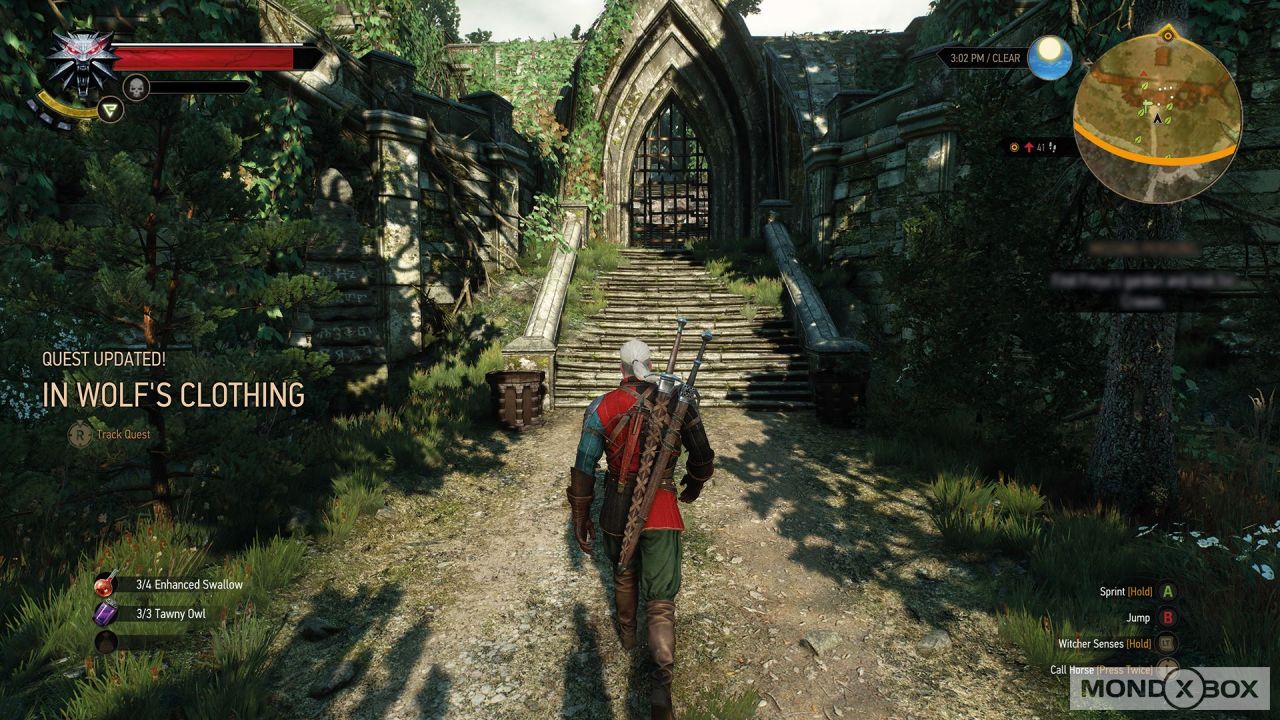Screen dimensions: 1280x720
Task: Click the MondoXbox watermark logo
Action: pos(1169,688)
